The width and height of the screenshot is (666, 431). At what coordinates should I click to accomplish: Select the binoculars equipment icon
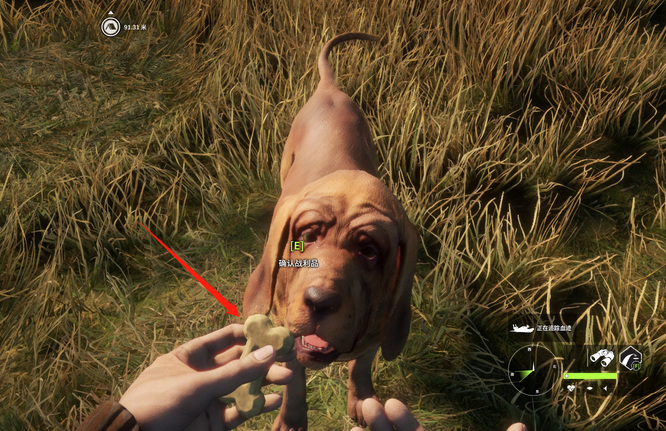click(x=601, y=357)
